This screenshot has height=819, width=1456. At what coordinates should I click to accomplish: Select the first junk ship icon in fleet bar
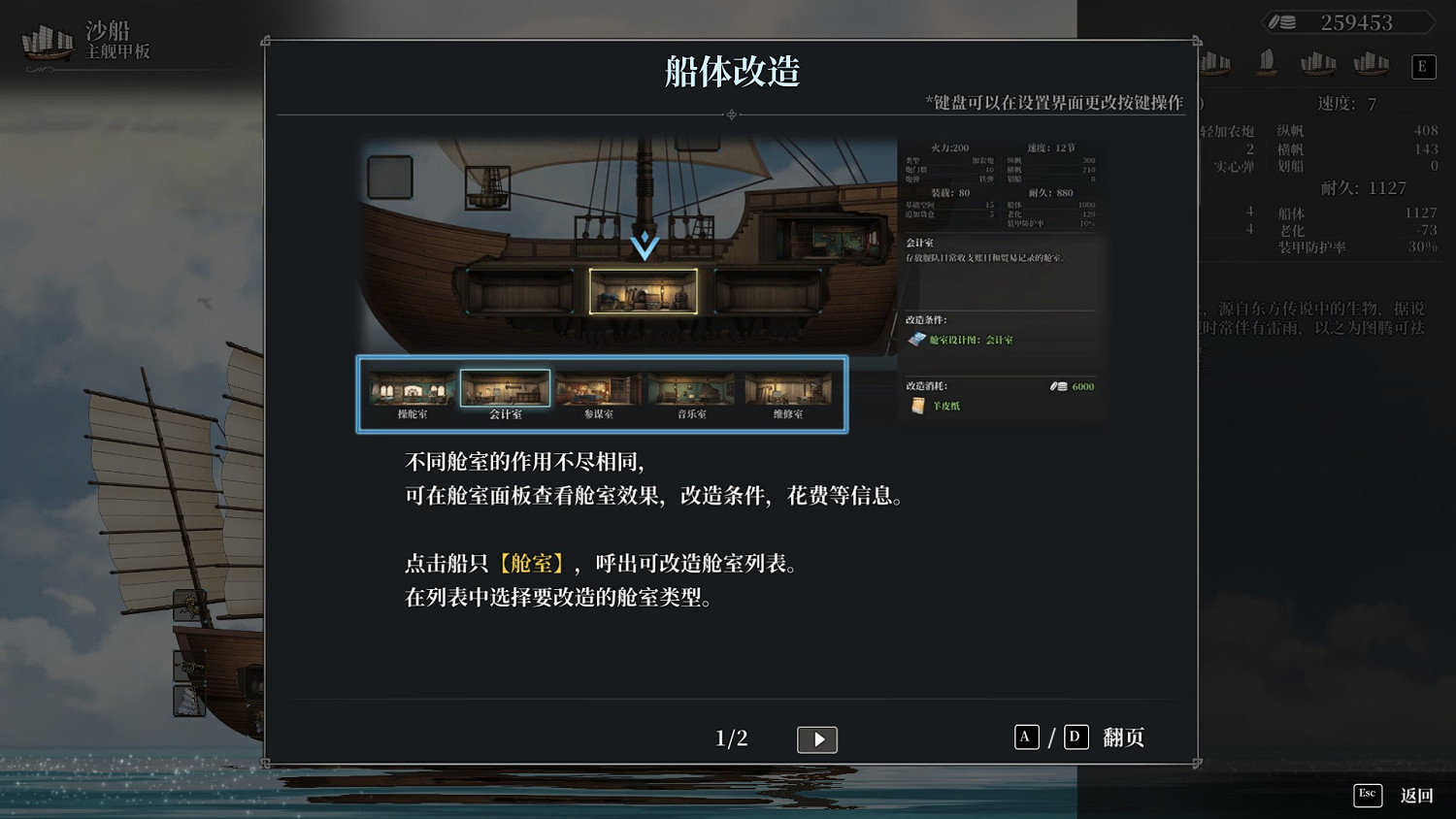[x=1214, y=62]
